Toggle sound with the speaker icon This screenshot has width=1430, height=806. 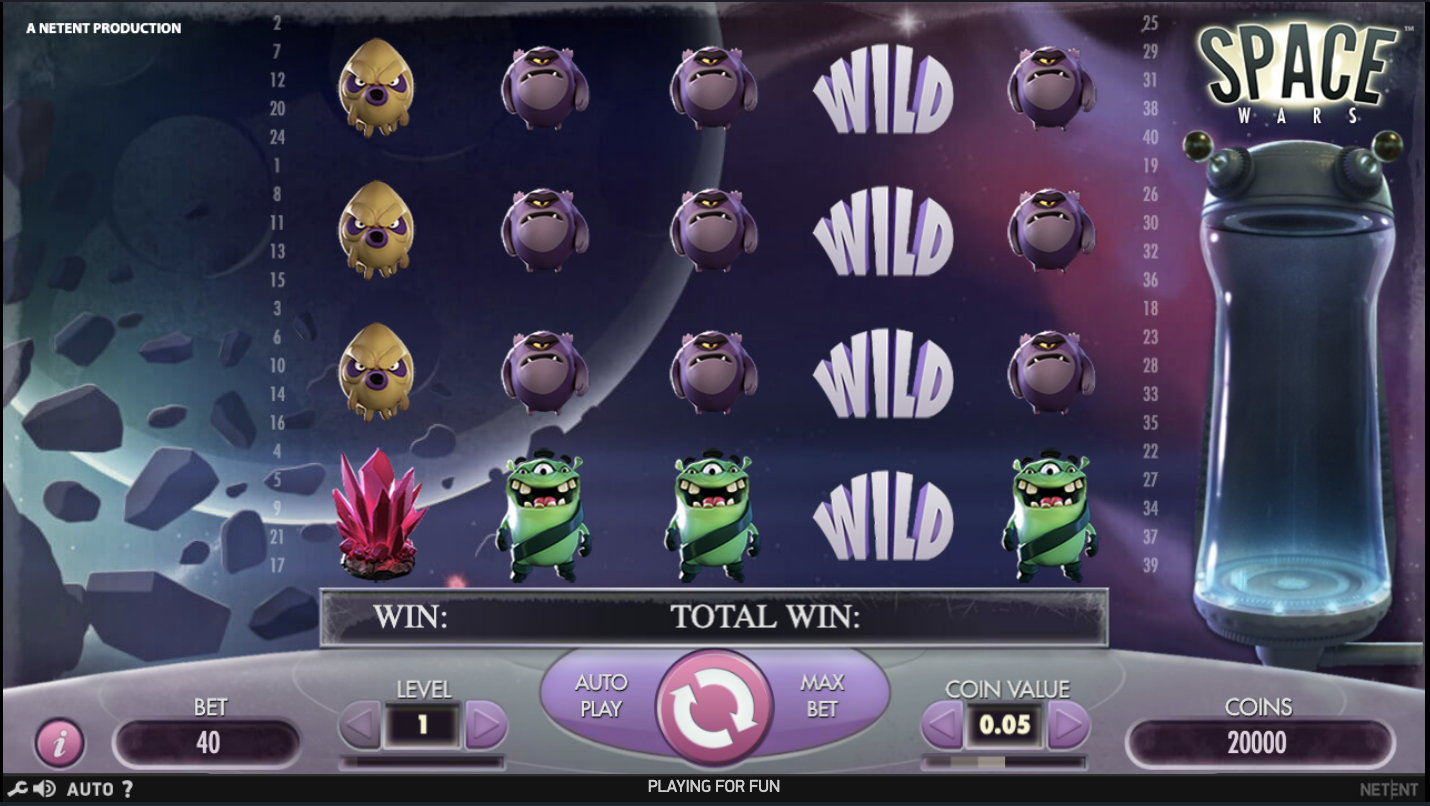click(43, 789)
